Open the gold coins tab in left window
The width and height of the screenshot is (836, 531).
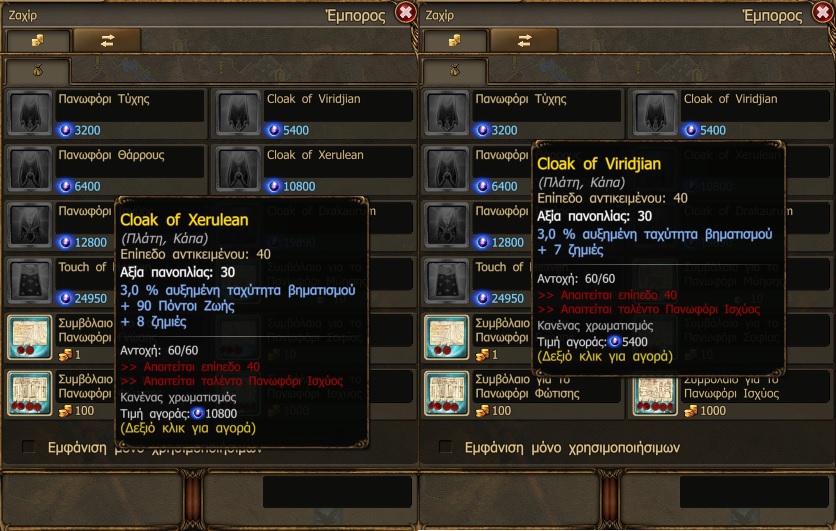(37, 40)
